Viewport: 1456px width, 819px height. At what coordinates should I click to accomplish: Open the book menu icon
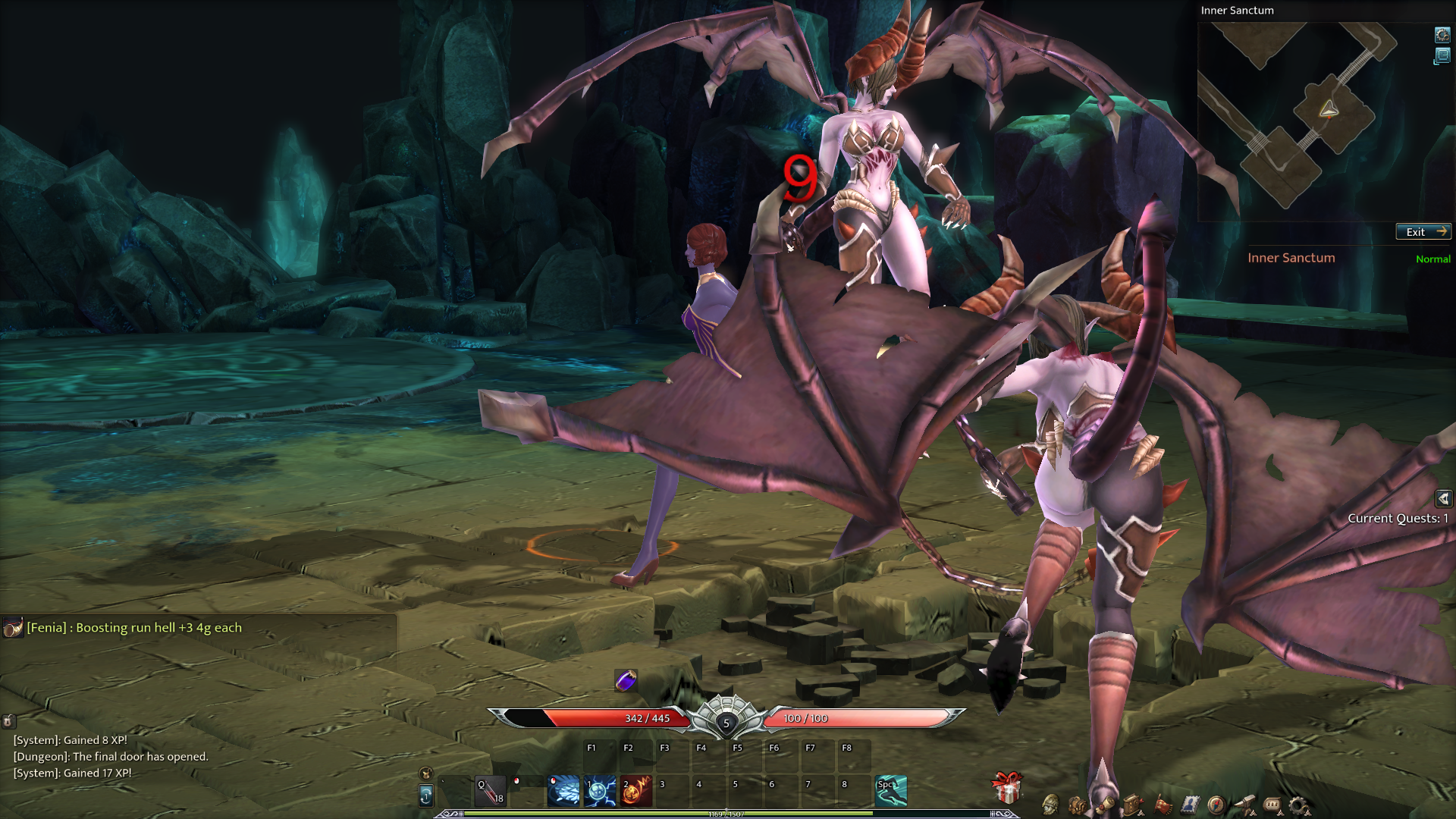[x=1133, y=805]
